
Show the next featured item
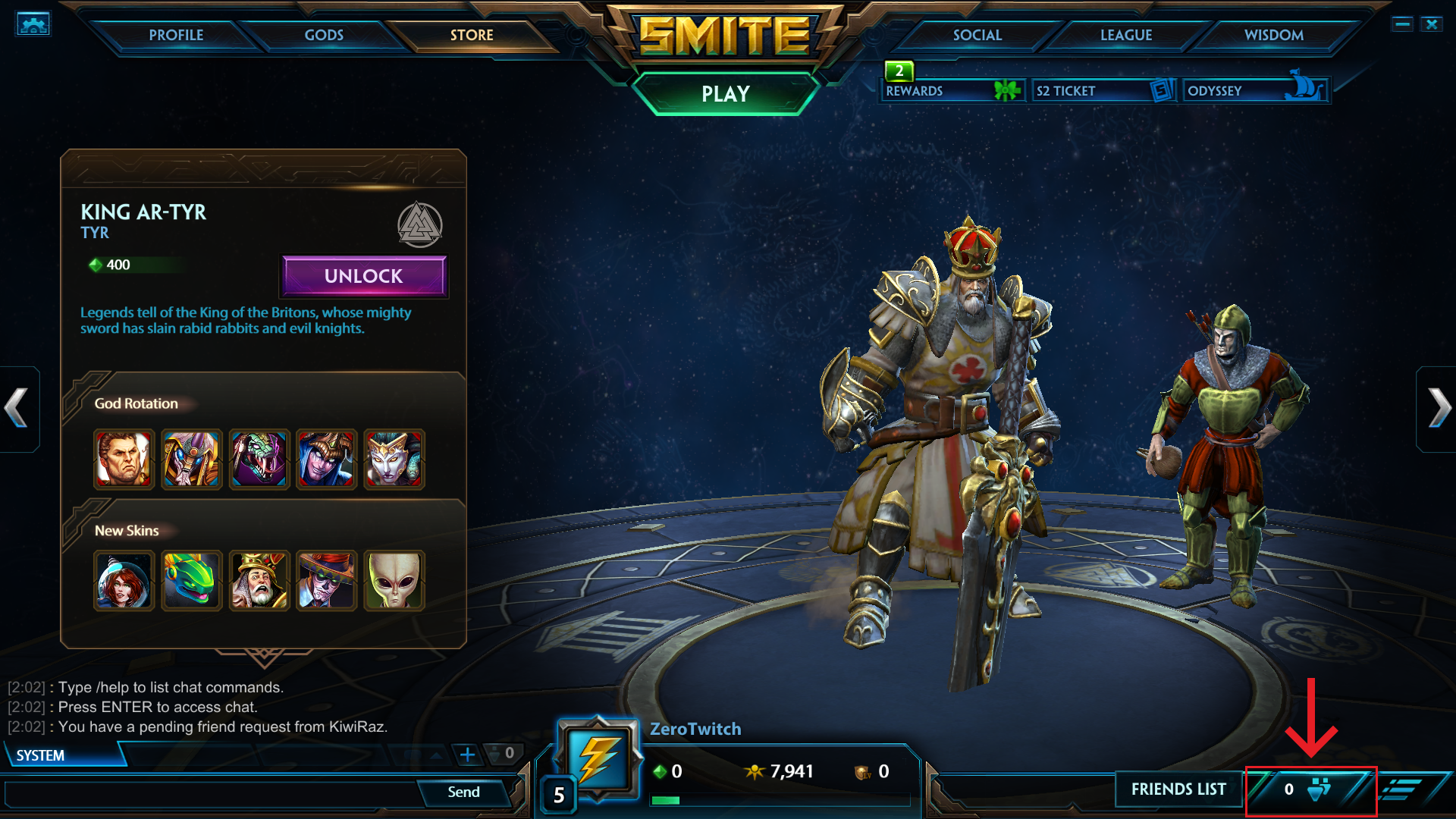[1438, 409]
